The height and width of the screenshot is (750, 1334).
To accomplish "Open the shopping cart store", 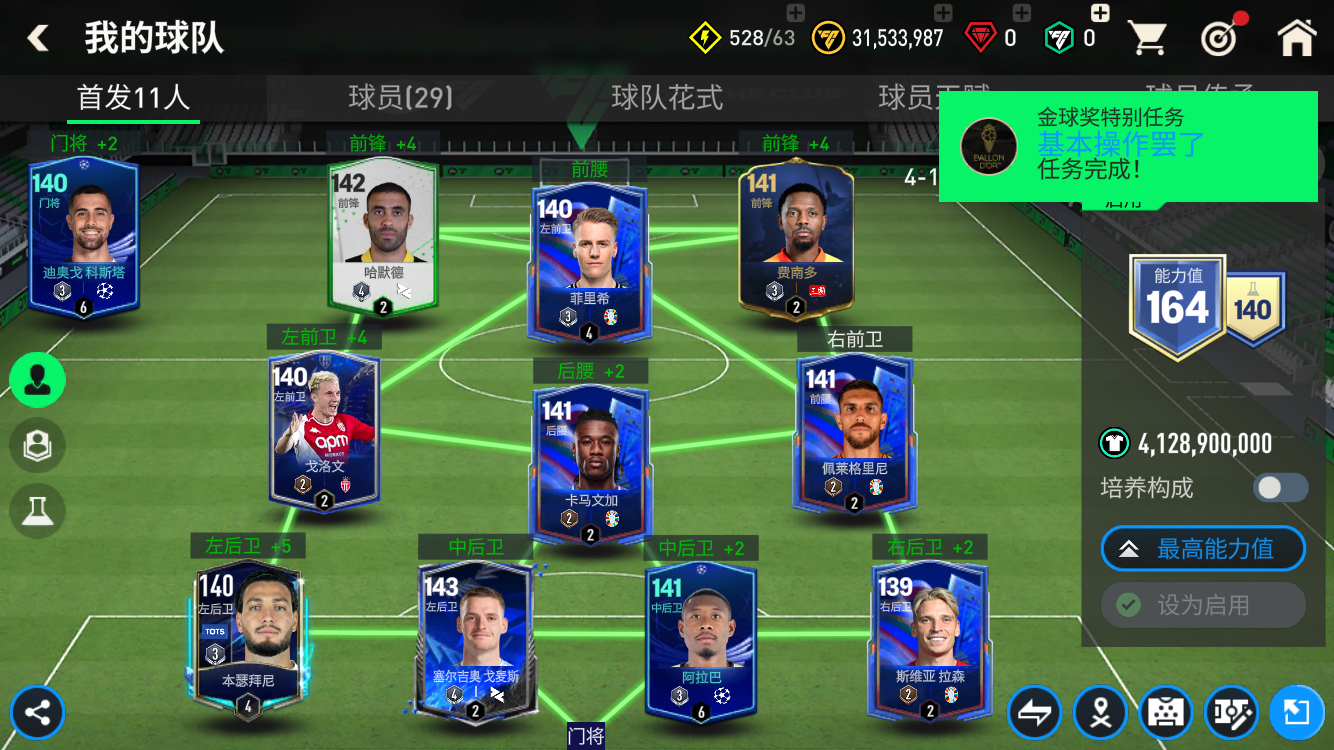I will tap(1147, 38).
